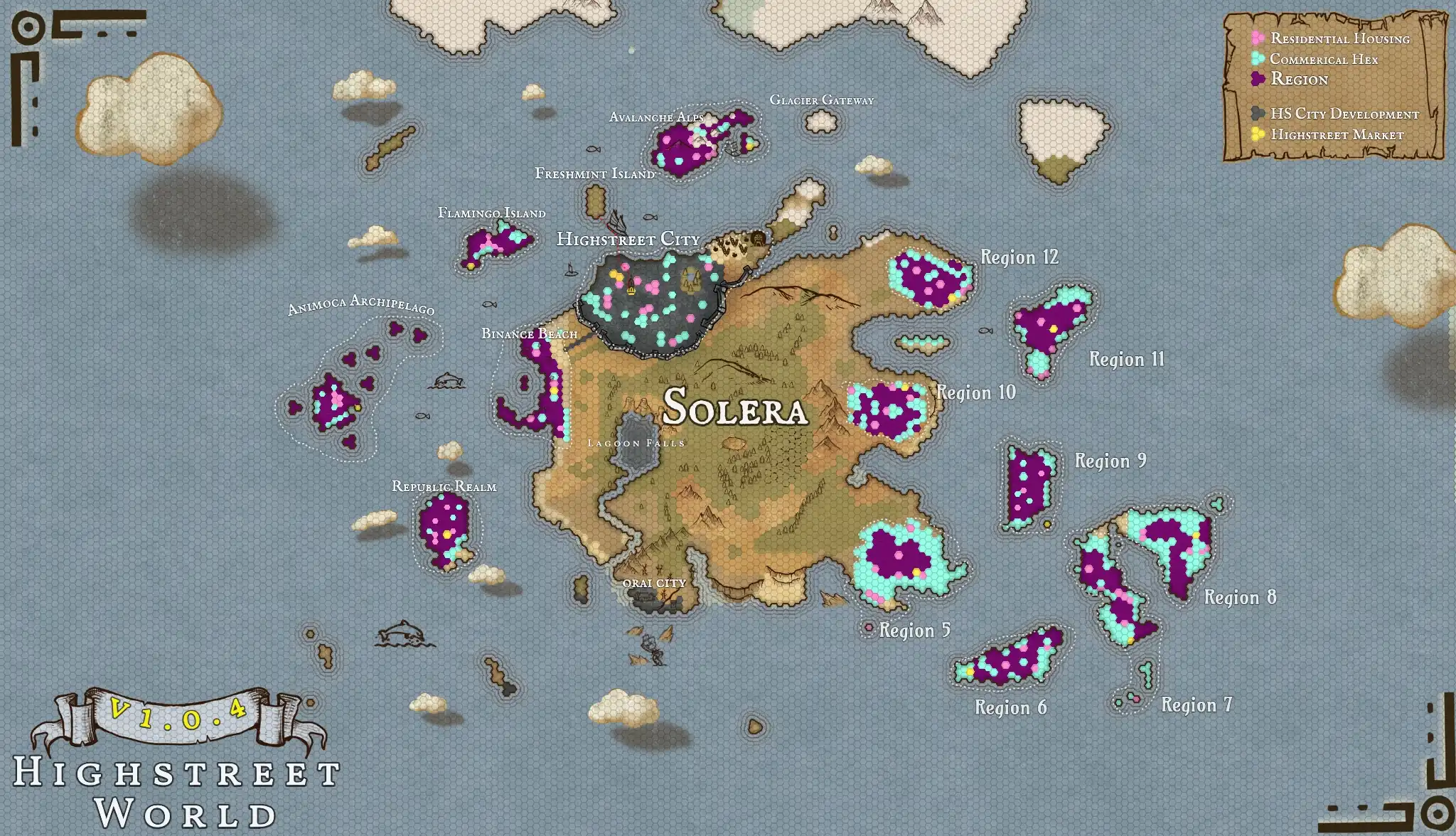Open the Animoca Archipelago label

(x=360, y=304)
